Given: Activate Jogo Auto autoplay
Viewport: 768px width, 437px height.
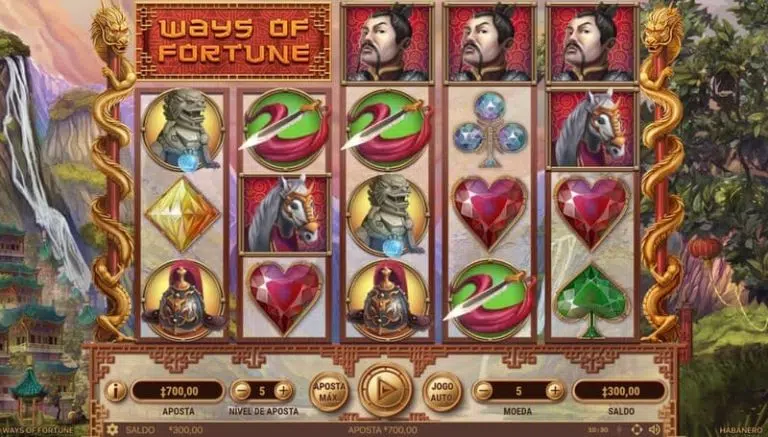Looking at the screenshot, I should [442, 390].
